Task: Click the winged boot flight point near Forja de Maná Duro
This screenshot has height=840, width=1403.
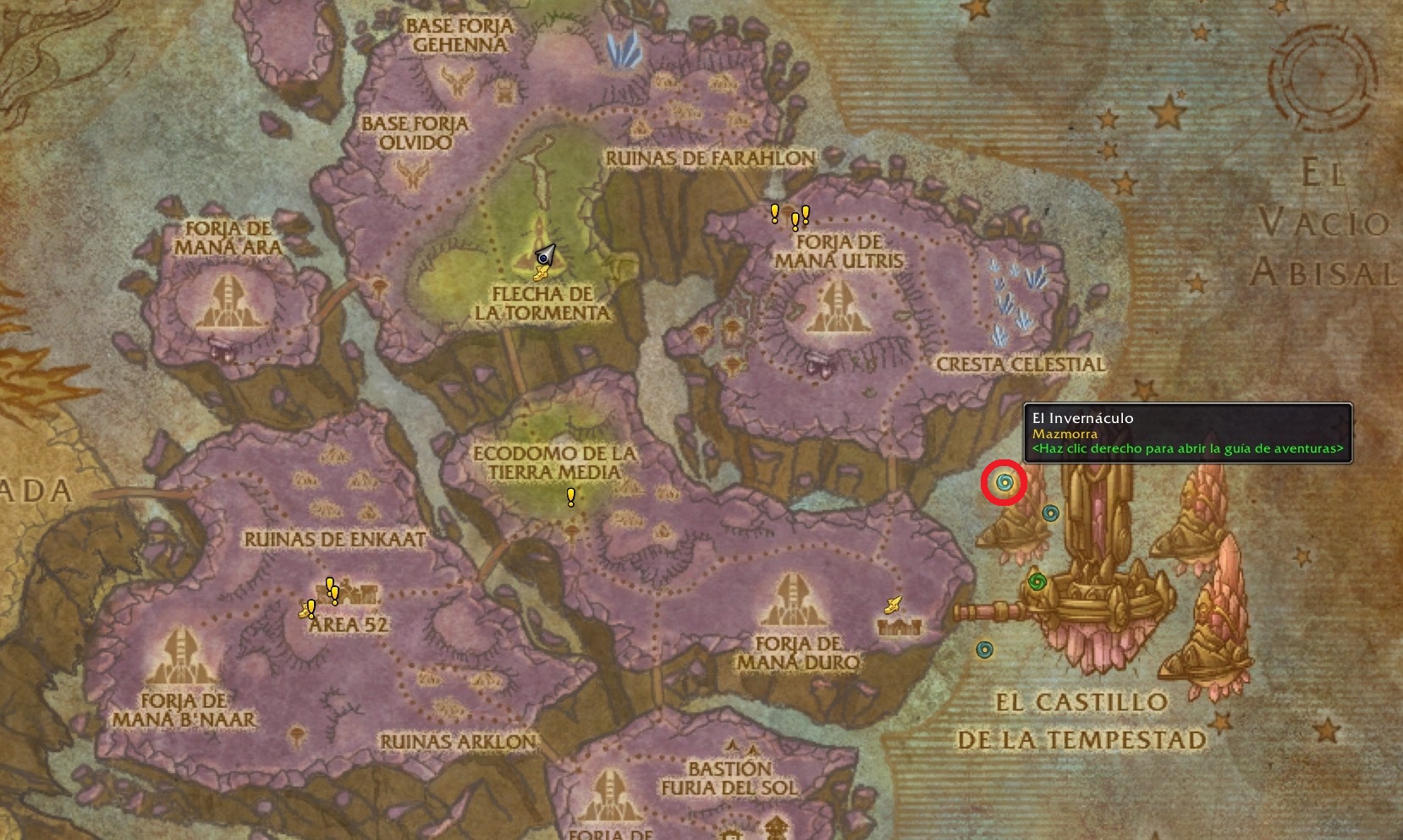Action: [x=893, y=604]
